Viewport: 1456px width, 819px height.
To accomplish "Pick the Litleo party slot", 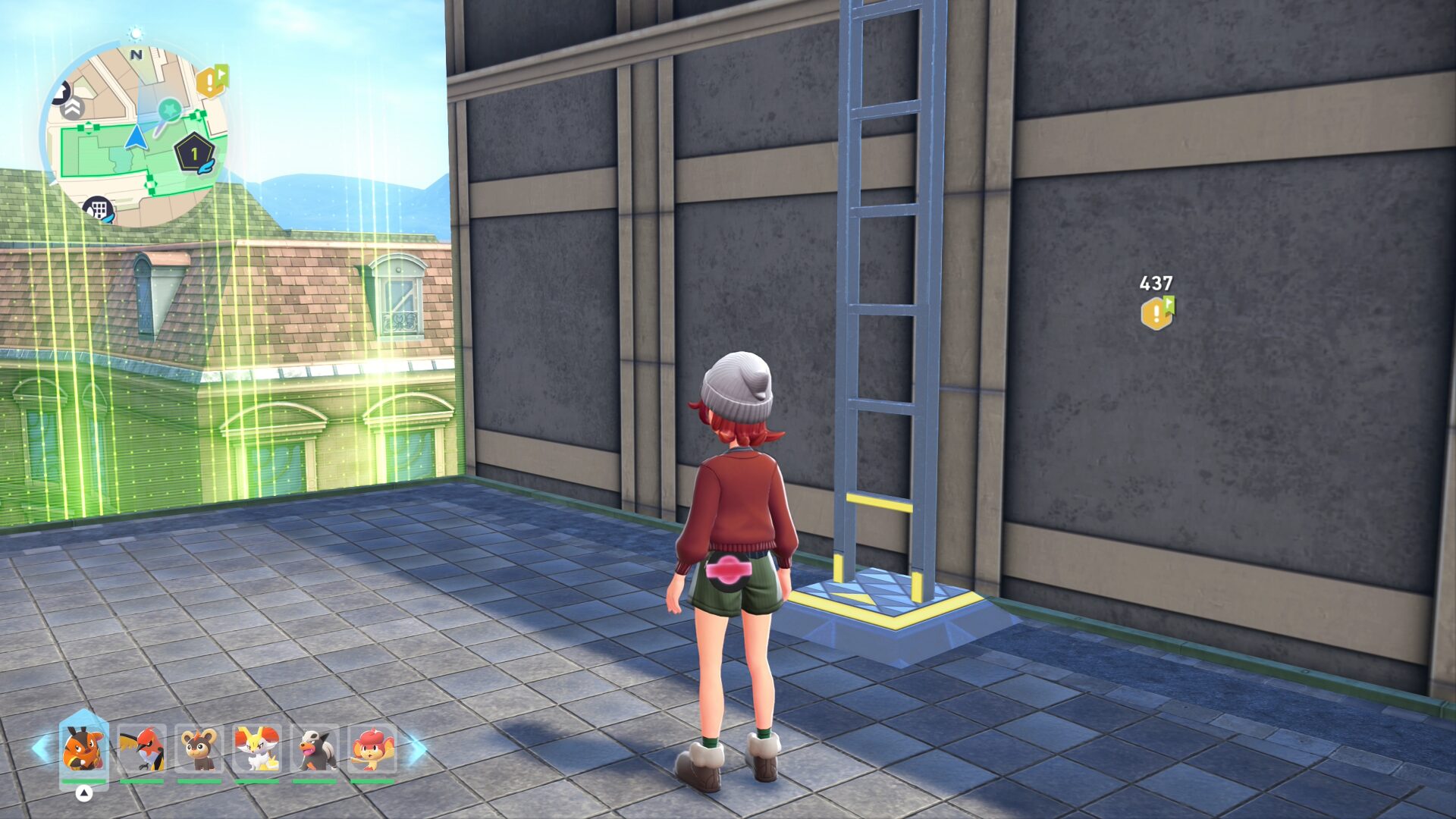I will pyautogui.click(x=199, y=748).
